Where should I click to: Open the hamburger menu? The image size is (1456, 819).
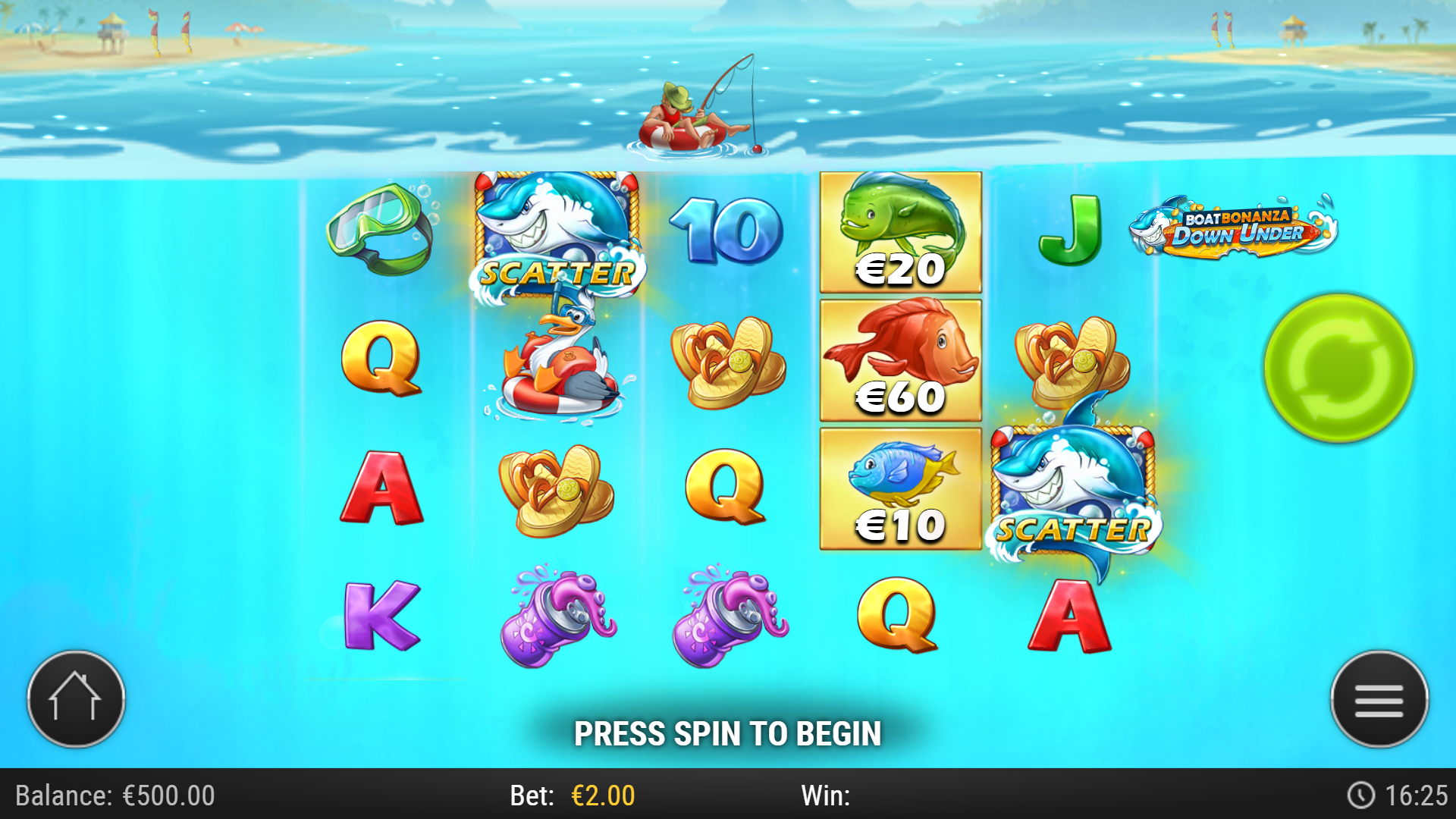click(1379, 700)
